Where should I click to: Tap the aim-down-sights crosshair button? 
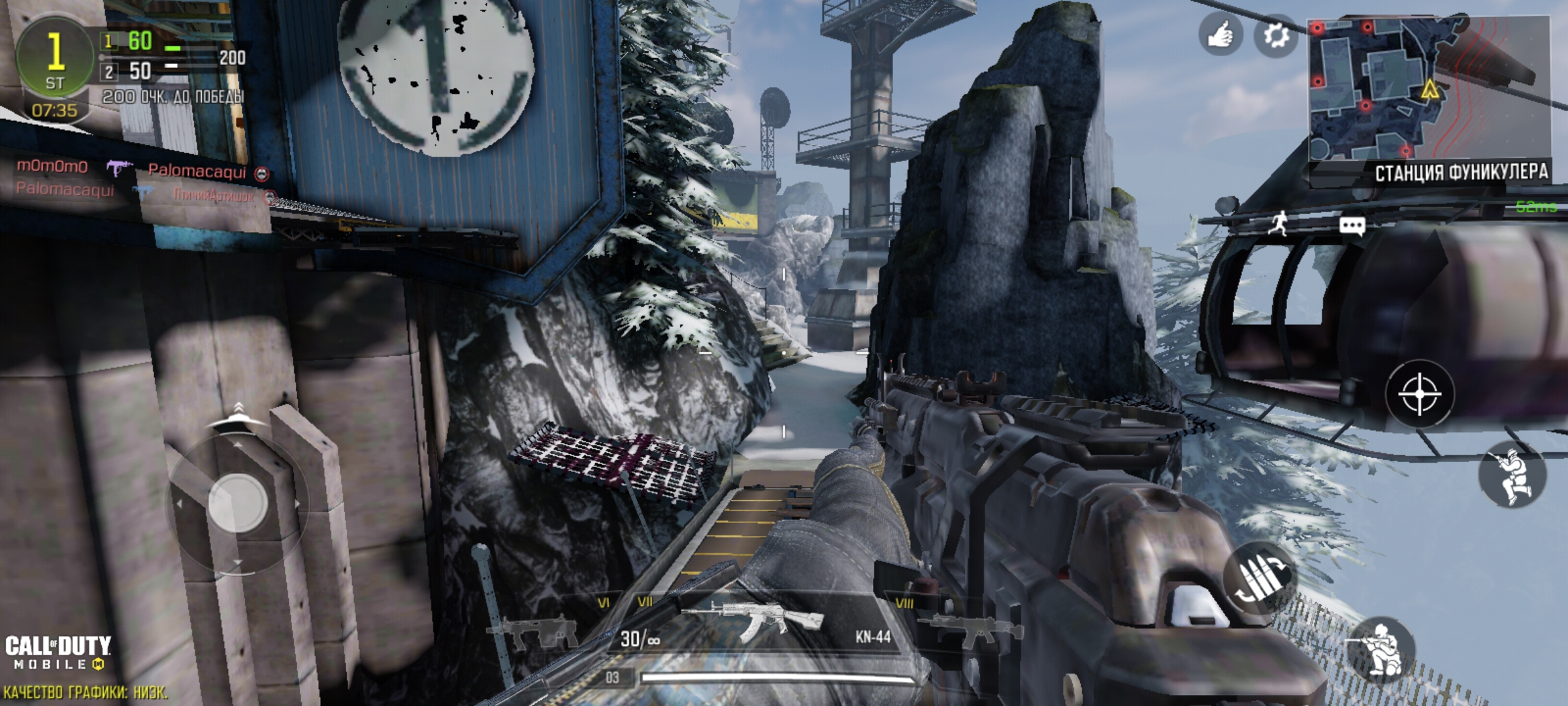[1420, 394]
